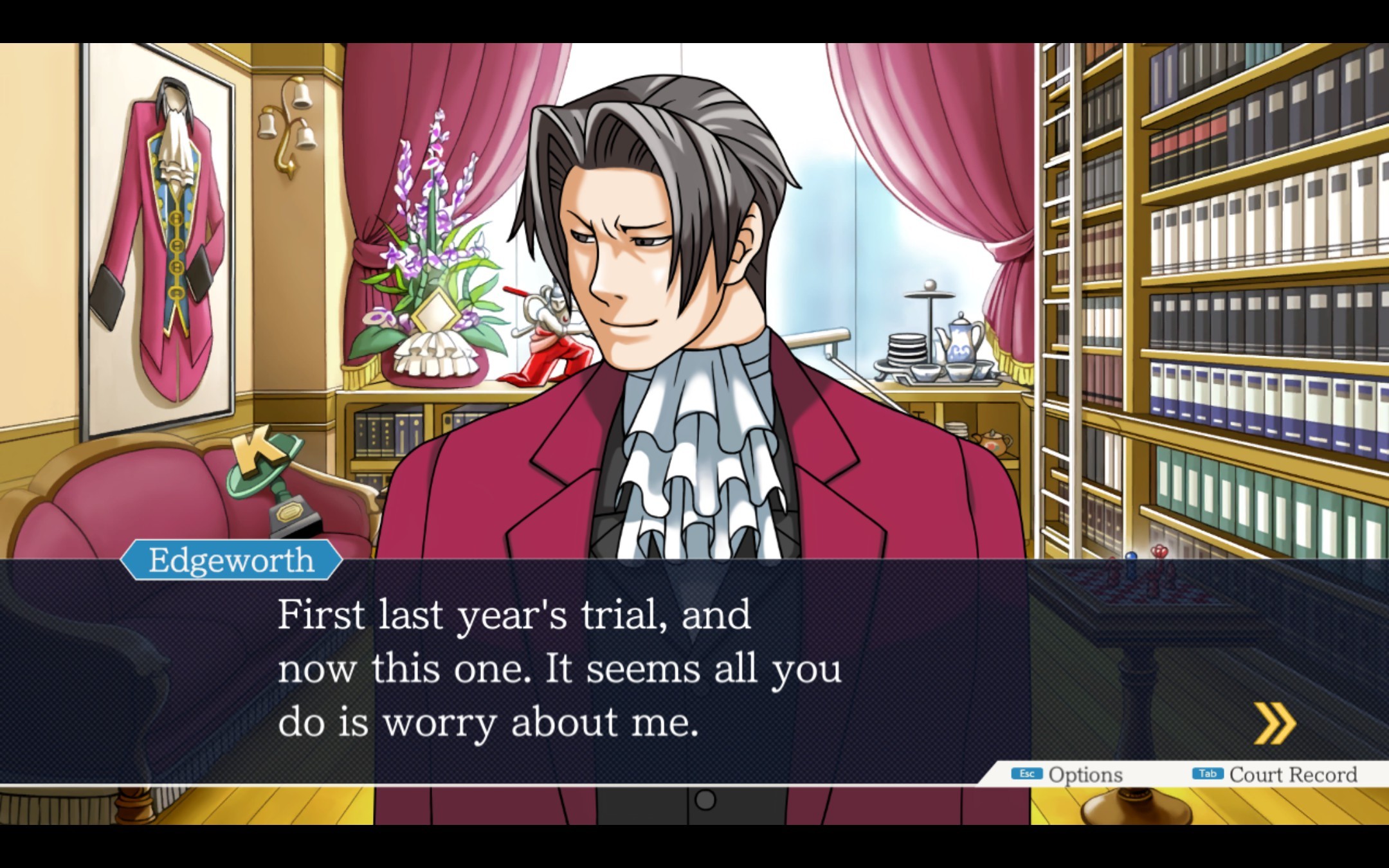Open the Options menu

pos(1068,774)
